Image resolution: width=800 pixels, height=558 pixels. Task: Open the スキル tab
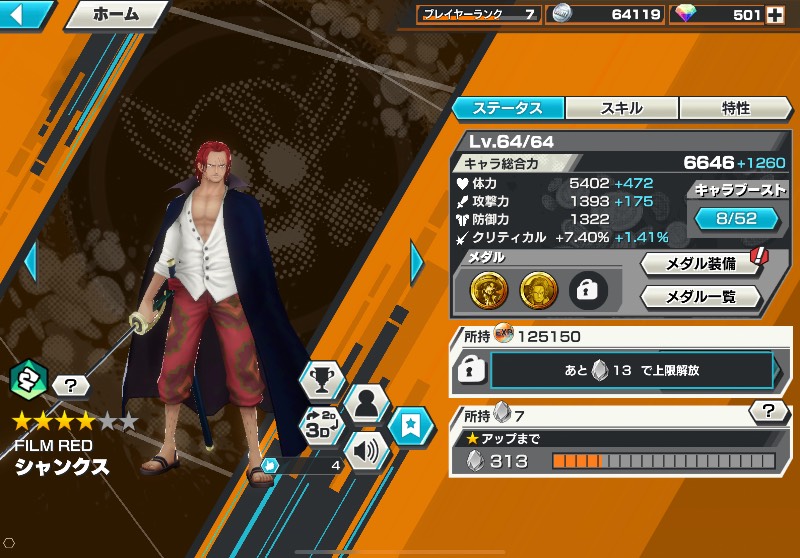point(622,108)
